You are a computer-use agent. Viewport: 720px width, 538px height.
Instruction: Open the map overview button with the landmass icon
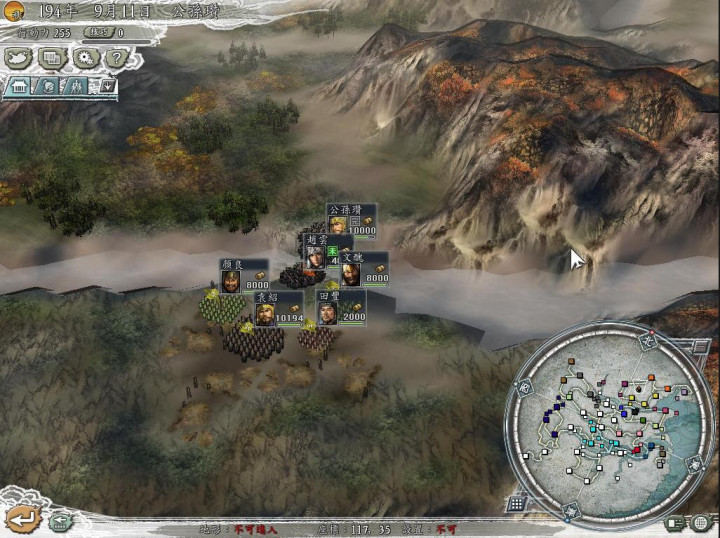(18, 59)
